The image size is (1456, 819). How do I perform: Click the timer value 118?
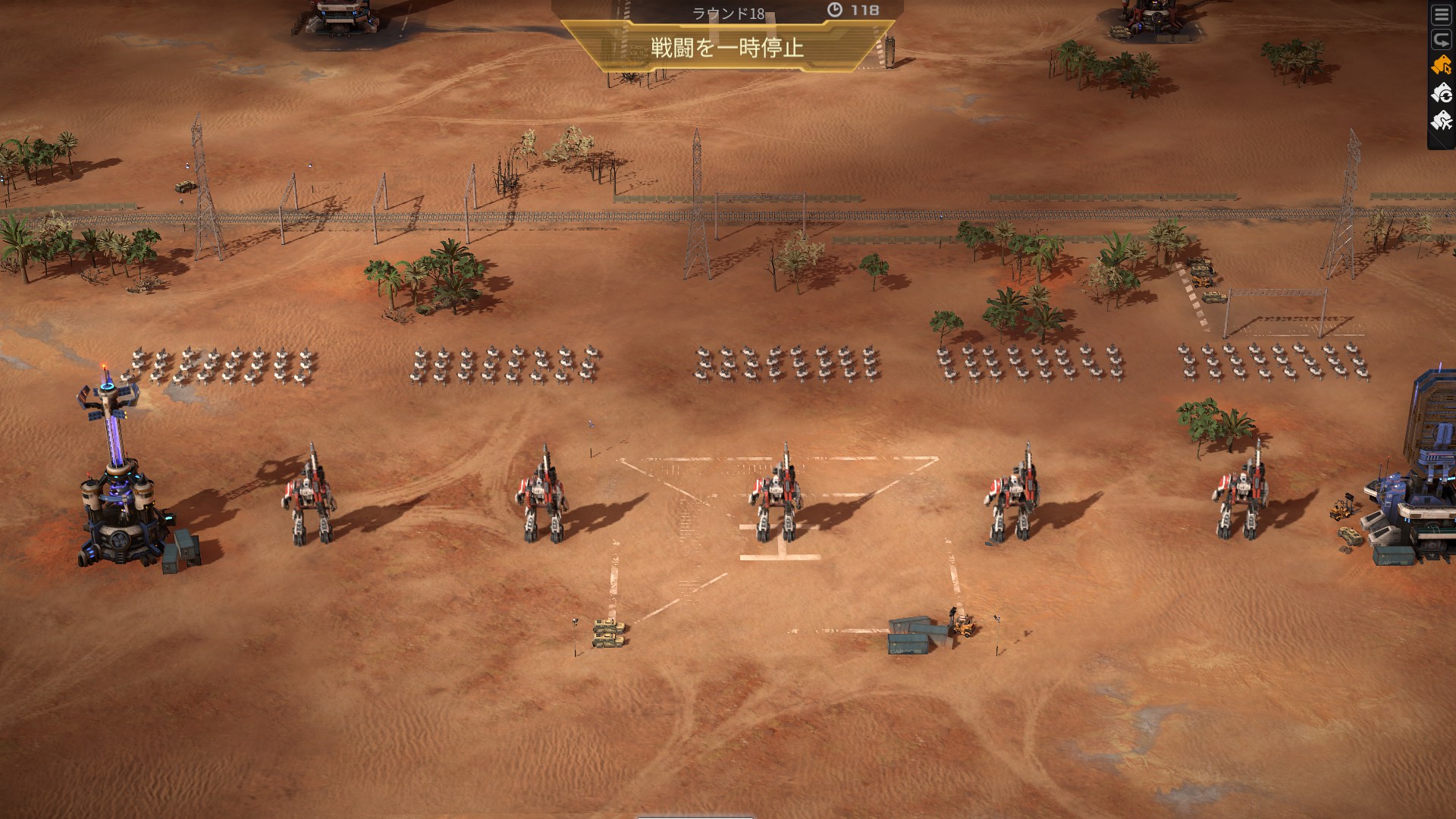[864, 11]
